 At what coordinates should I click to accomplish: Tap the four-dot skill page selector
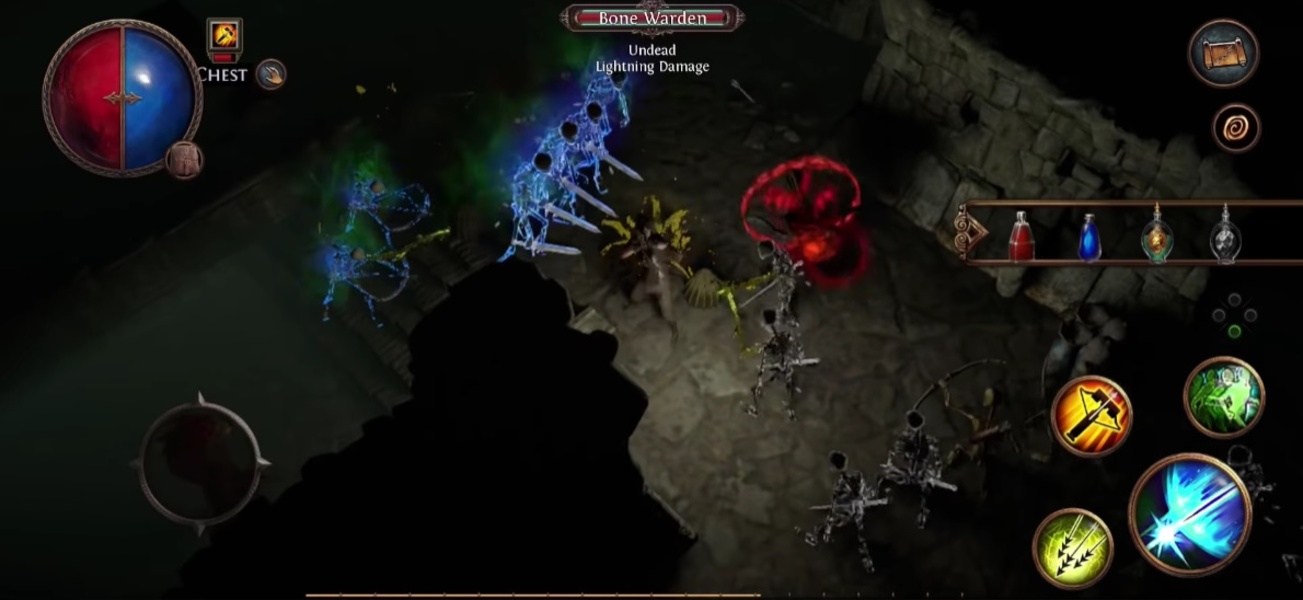(1234, 315)
